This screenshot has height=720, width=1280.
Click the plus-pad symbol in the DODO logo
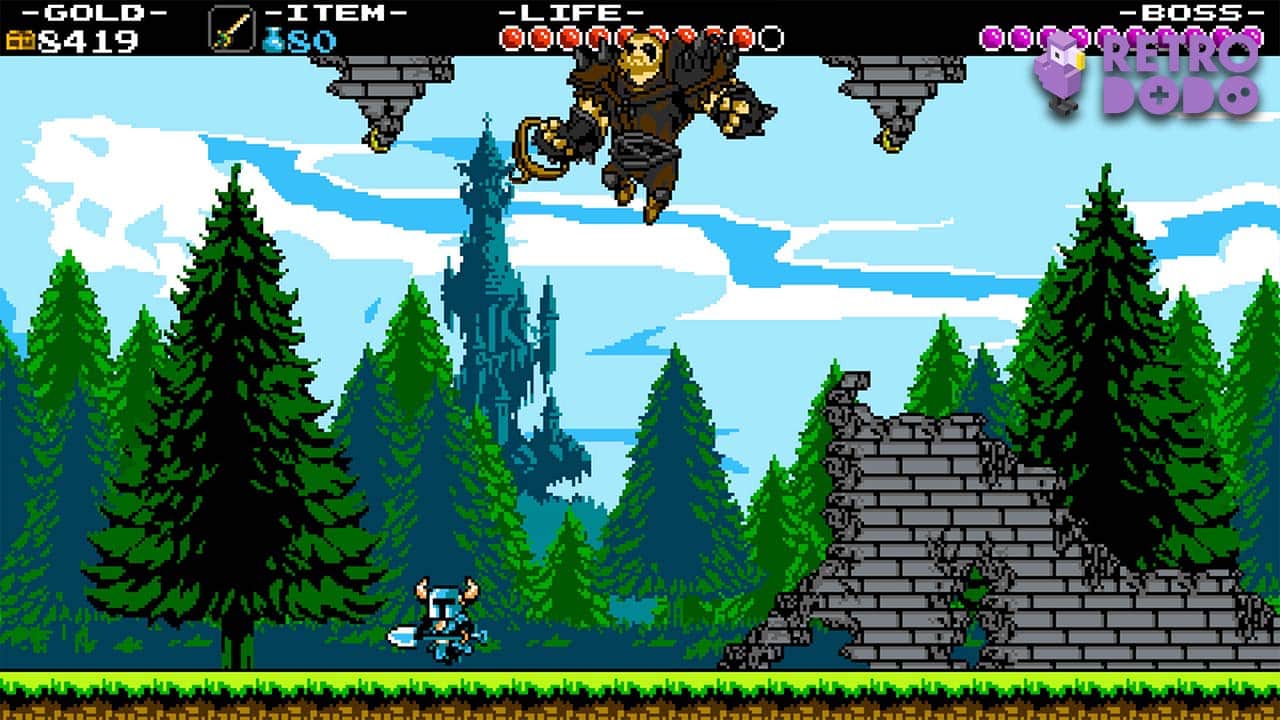[x=1158, y=94]
